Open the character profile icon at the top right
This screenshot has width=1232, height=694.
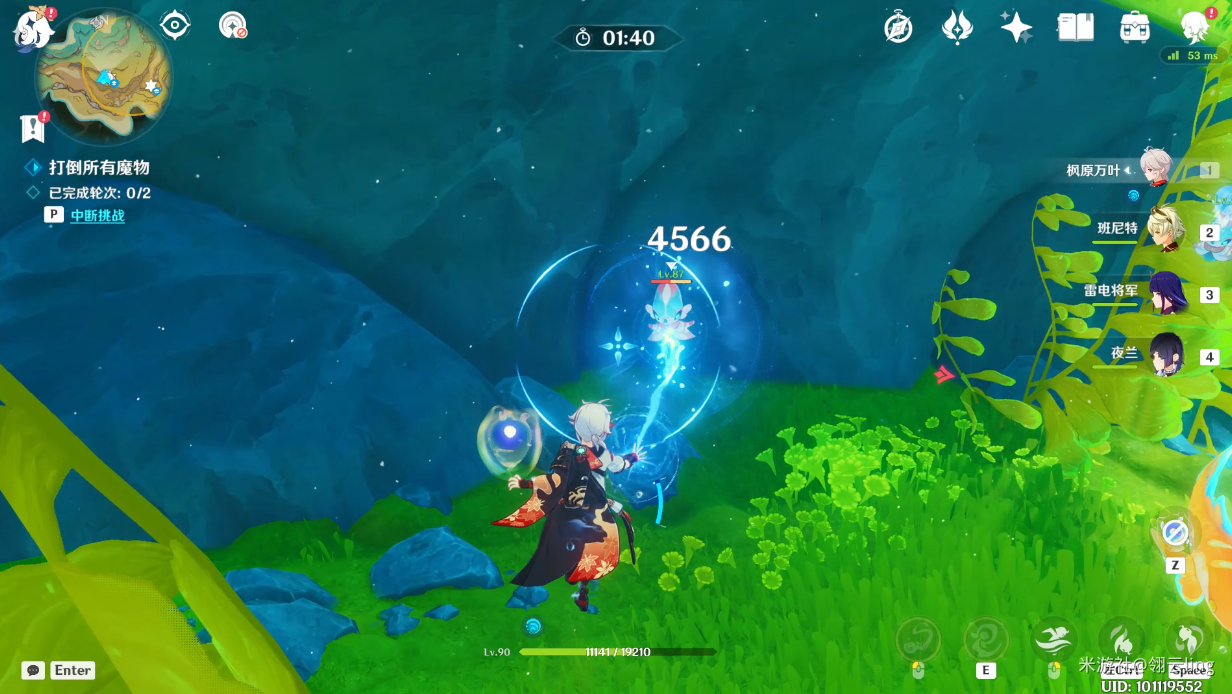1194,27
